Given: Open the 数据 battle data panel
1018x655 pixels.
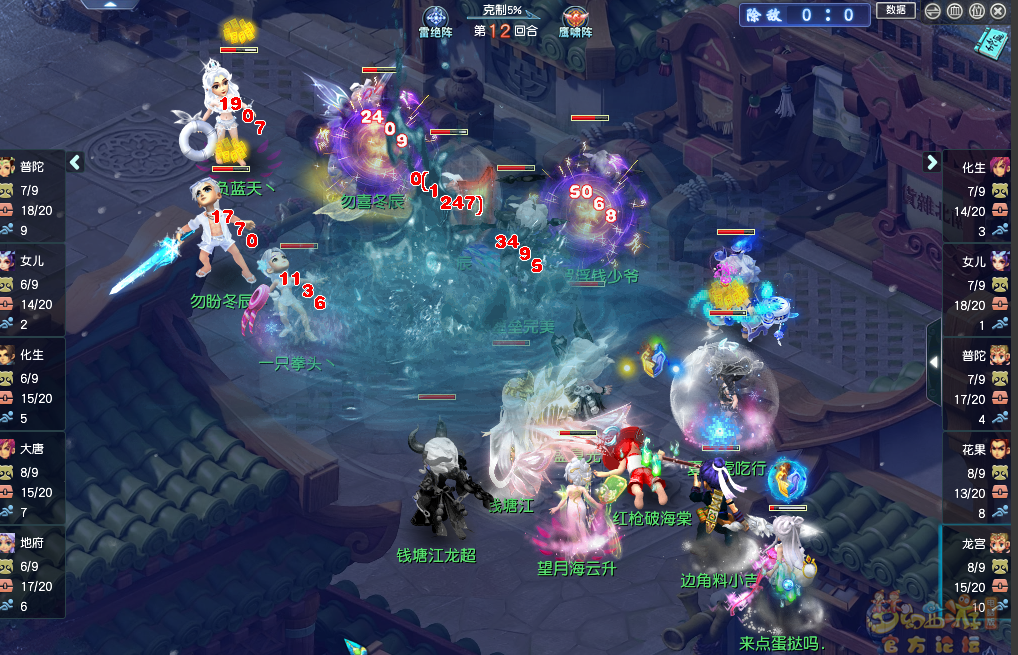Looking at the screenshot, I should (895, 10).
